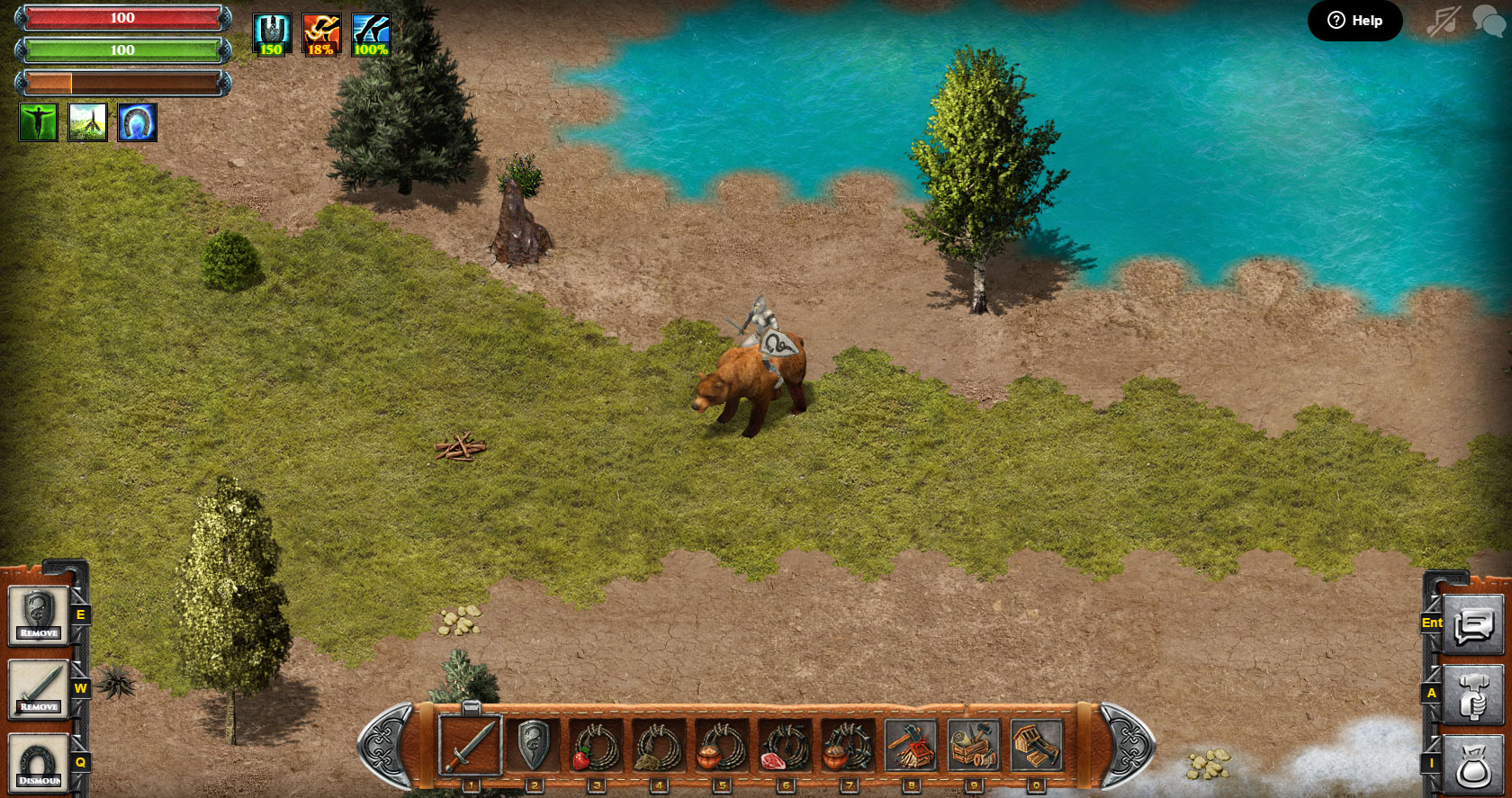Viewport: 1512px width, 798px height.
Task: Select the axe and campfire crafting slot
Action: pos(911,745)
